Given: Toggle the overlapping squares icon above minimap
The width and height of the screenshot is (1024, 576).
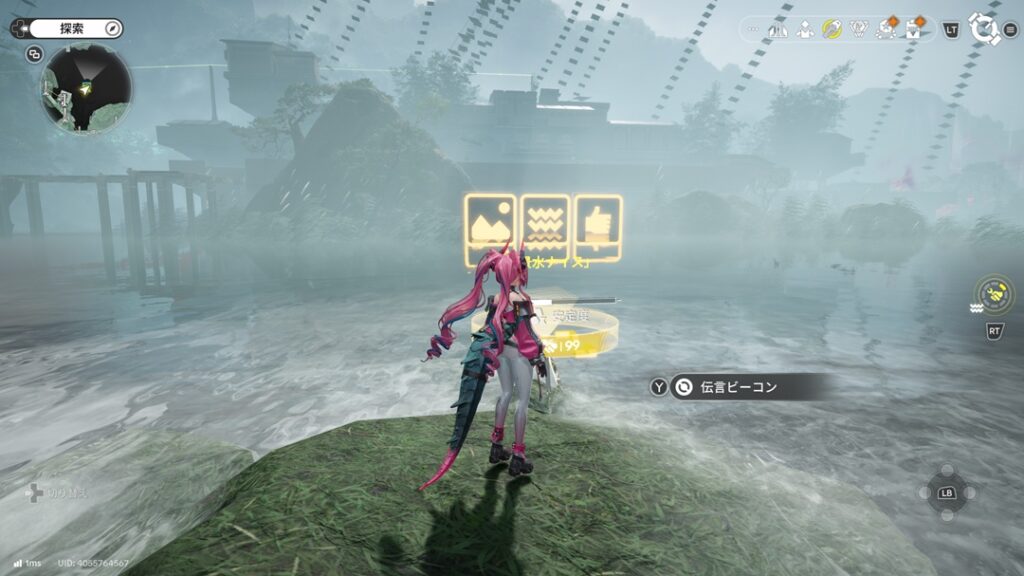Looking at the screenshot, I should tap(35, 54).
